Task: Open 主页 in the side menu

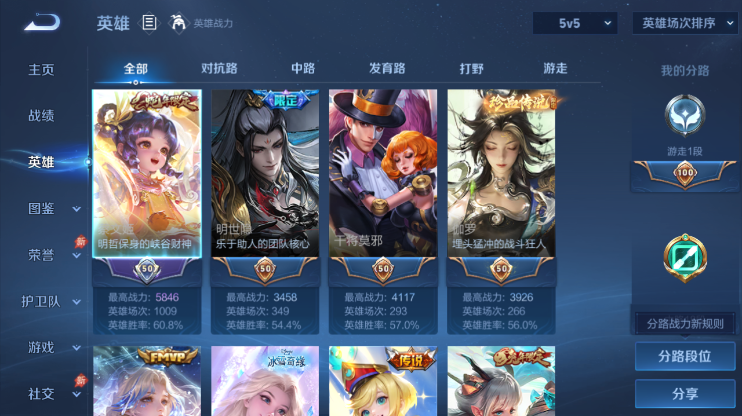Action: pyautogui.click(x=41, y=70)
